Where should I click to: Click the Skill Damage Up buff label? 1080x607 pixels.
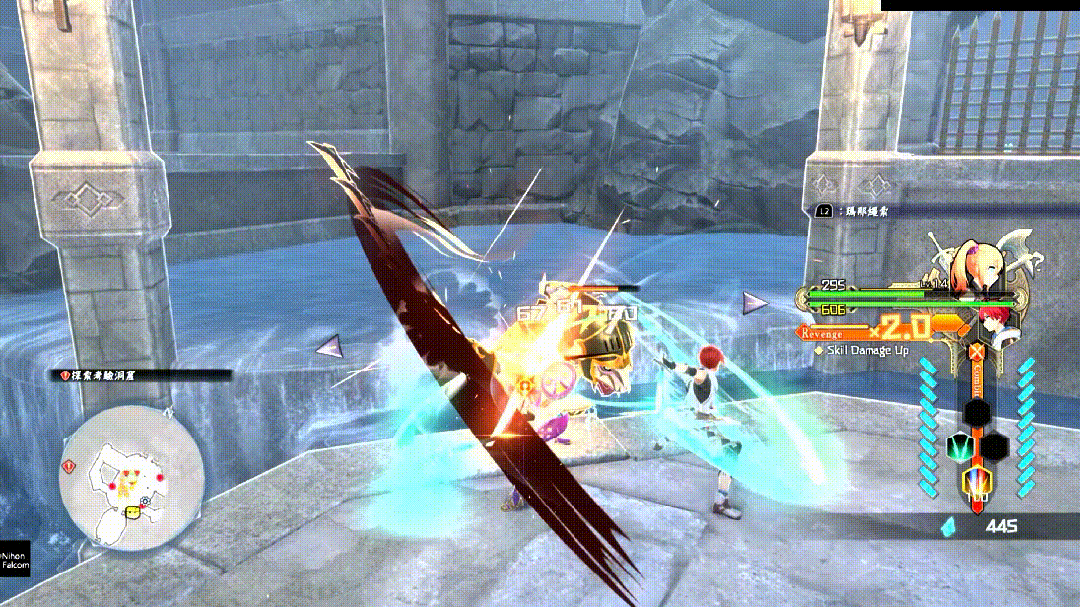tap(860, 350)
